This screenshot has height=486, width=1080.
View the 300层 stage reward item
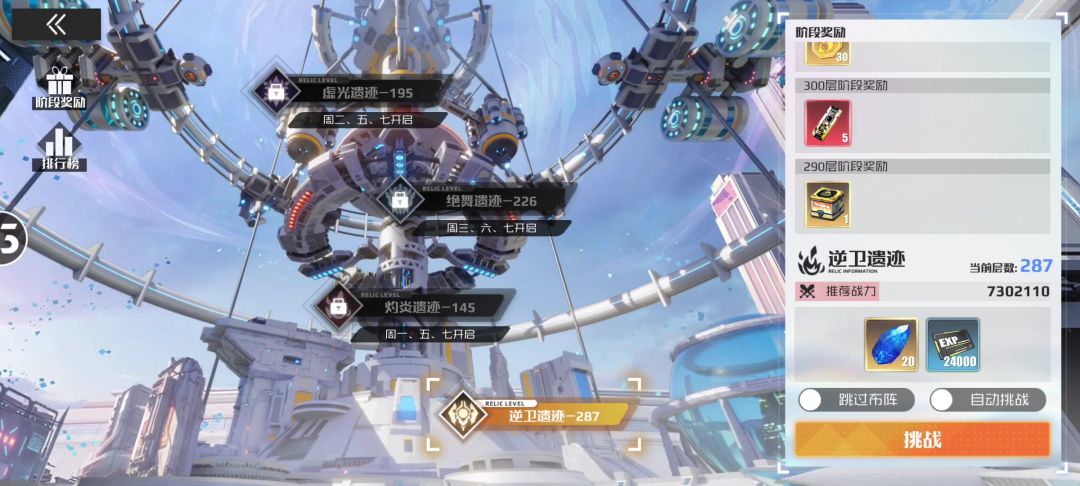pyautogui.click(x=827, y=123)
